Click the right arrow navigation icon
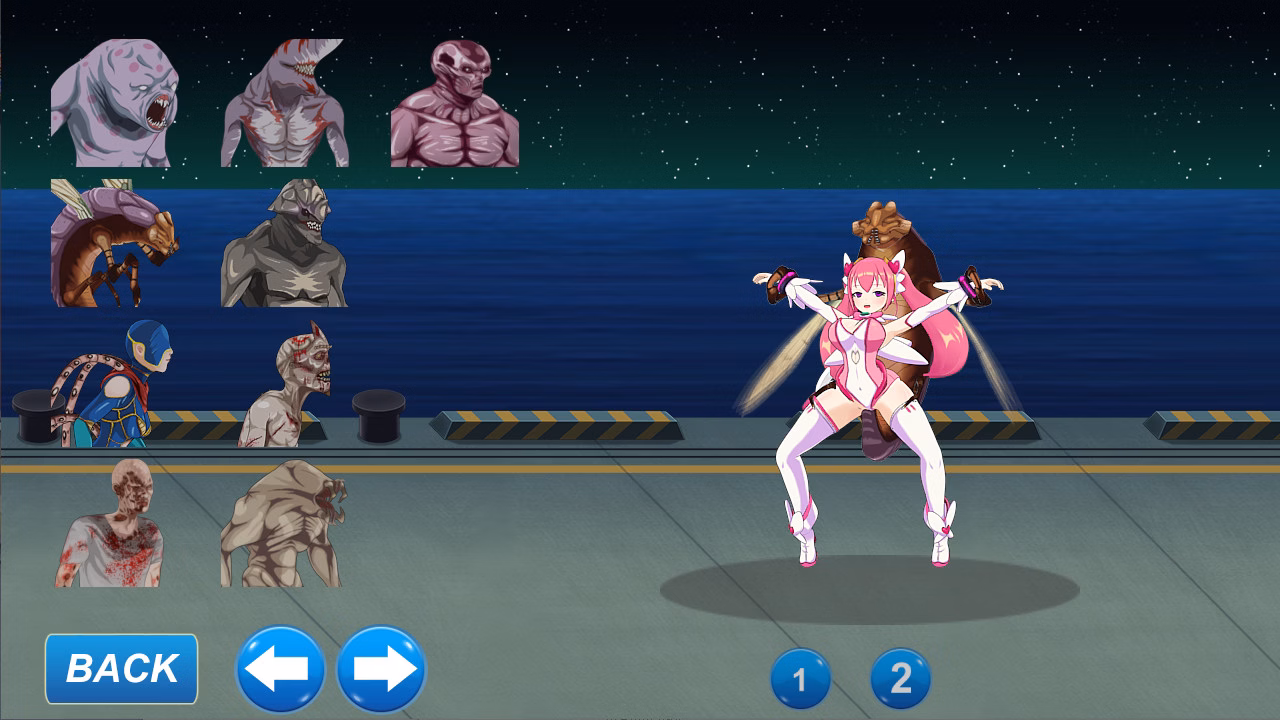Screen dimensions: 1280x720 tap(380, 669)
